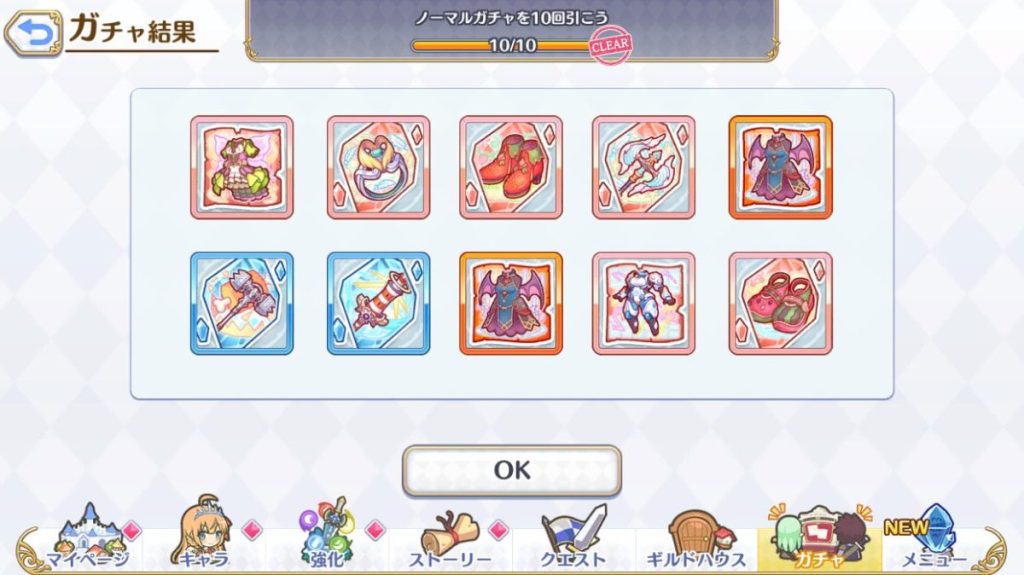Tap the red boots item
The height and width of the screenshot is (575, 1024).
point(511,167)
